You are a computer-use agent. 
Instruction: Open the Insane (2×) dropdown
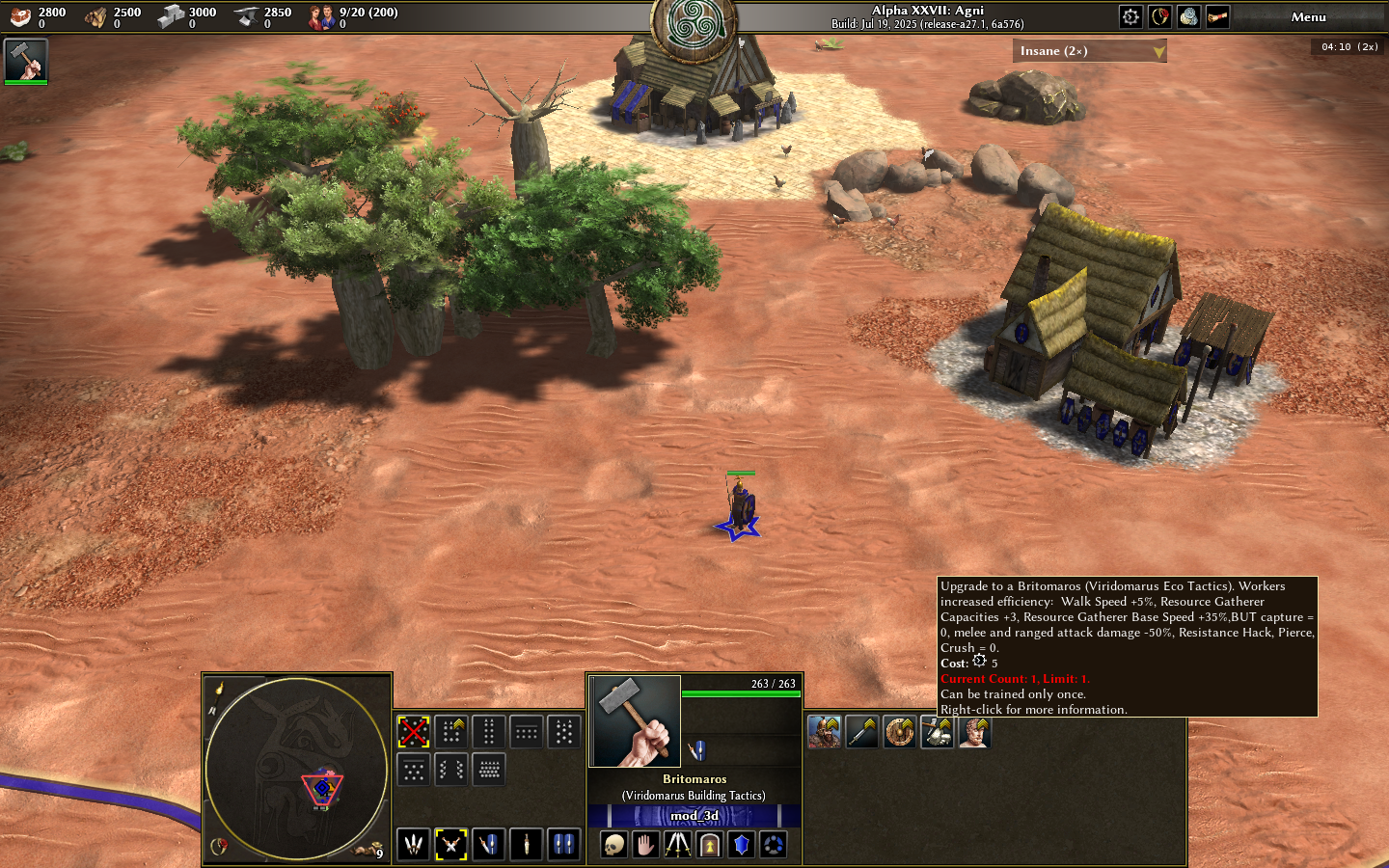pos(1089,51)
